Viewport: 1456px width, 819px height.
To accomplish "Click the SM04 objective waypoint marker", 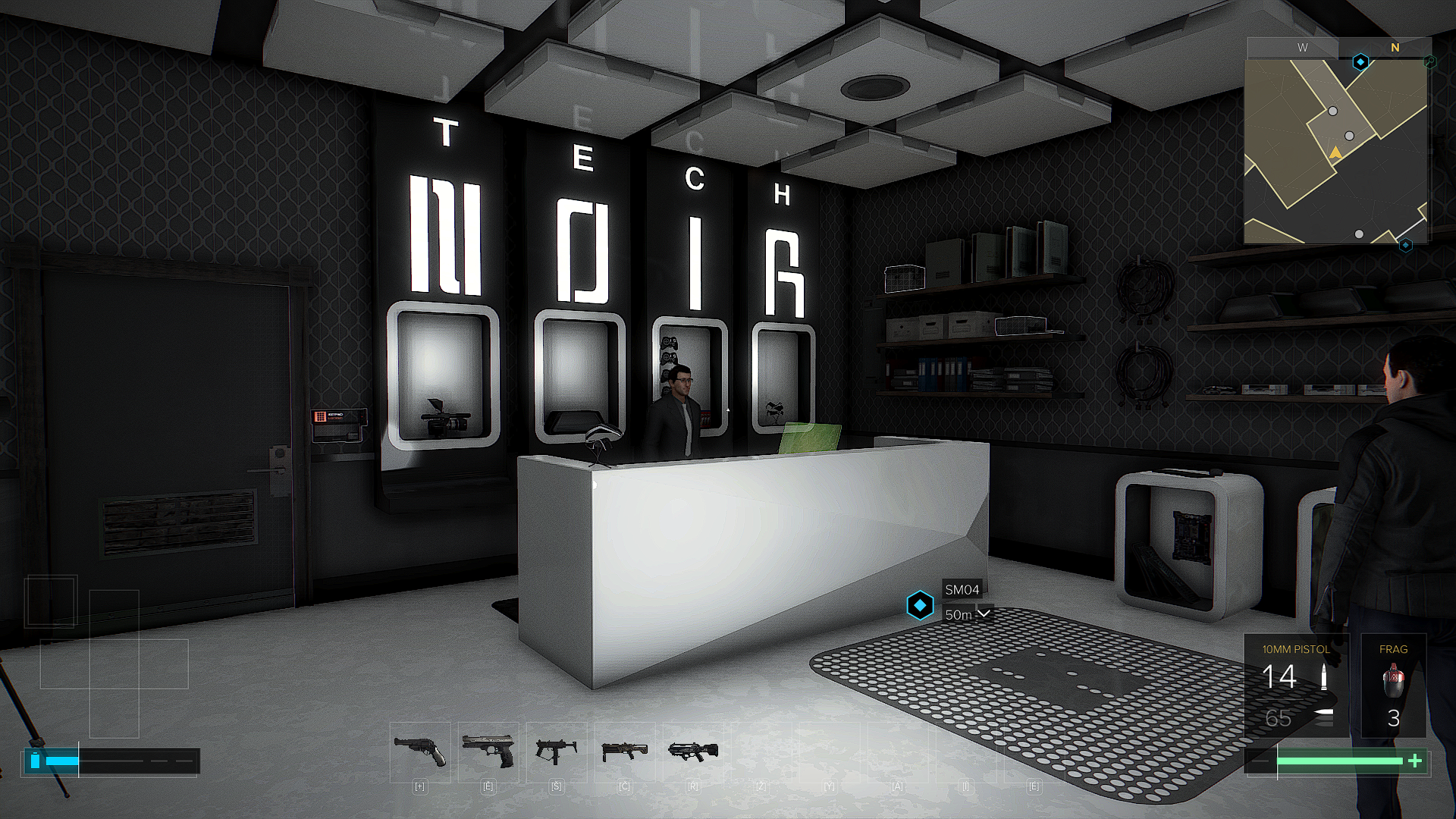I will click(x=920, y=606).
